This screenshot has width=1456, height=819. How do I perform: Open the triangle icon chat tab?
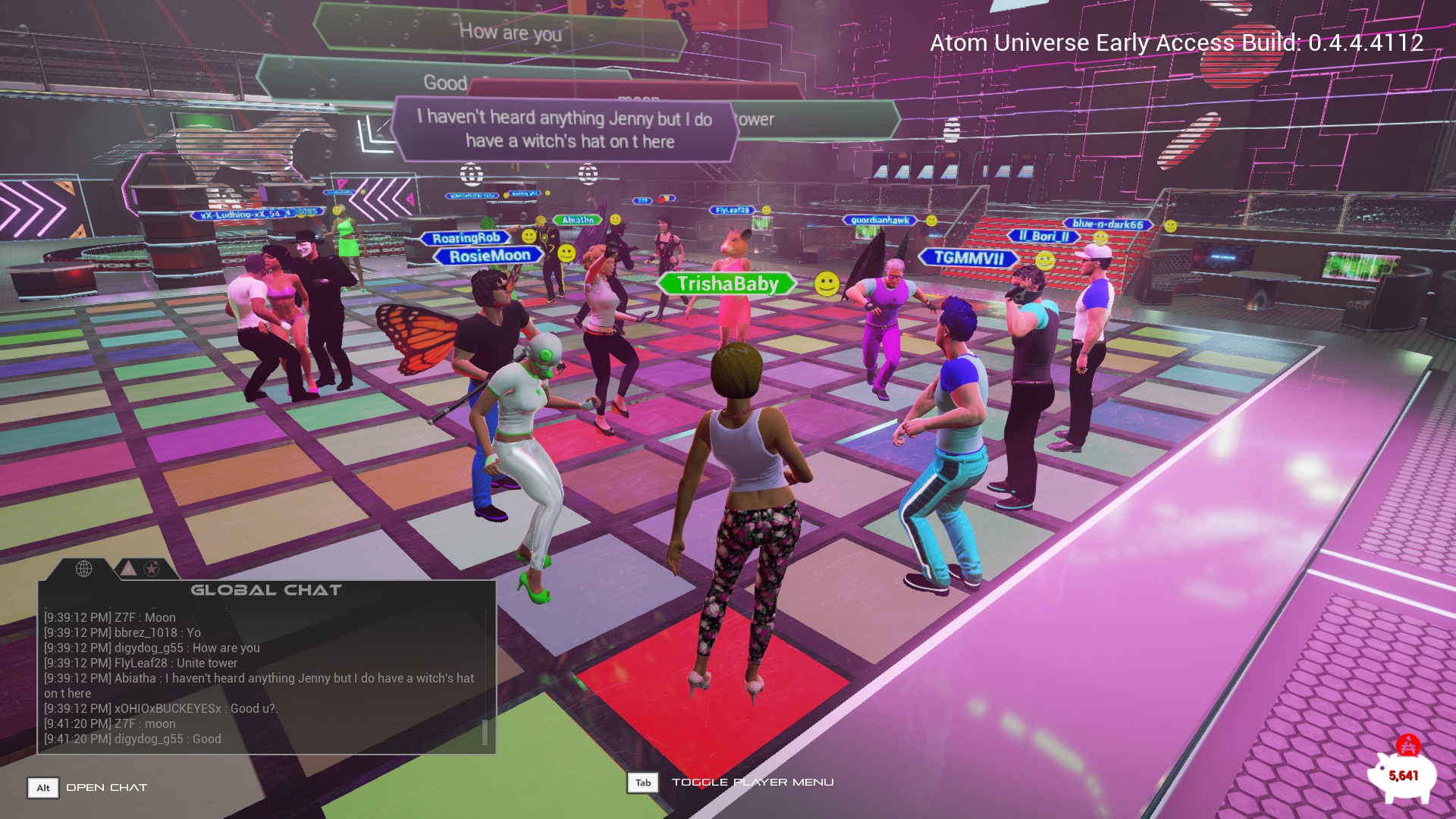[129, 568]
